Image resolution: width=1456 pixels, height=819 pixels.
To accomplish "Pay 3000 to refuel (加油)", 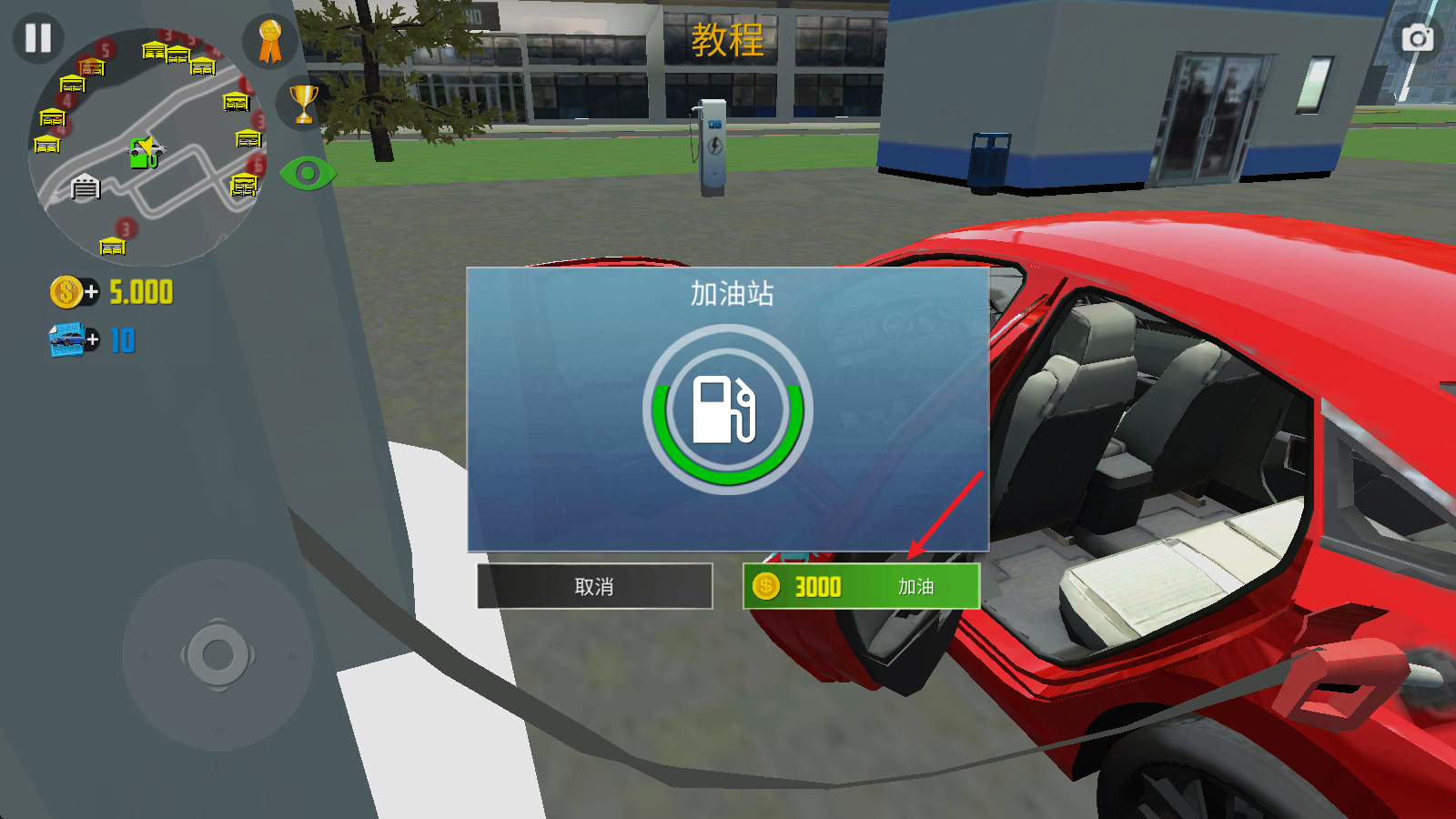I will (x=861, y=586).
